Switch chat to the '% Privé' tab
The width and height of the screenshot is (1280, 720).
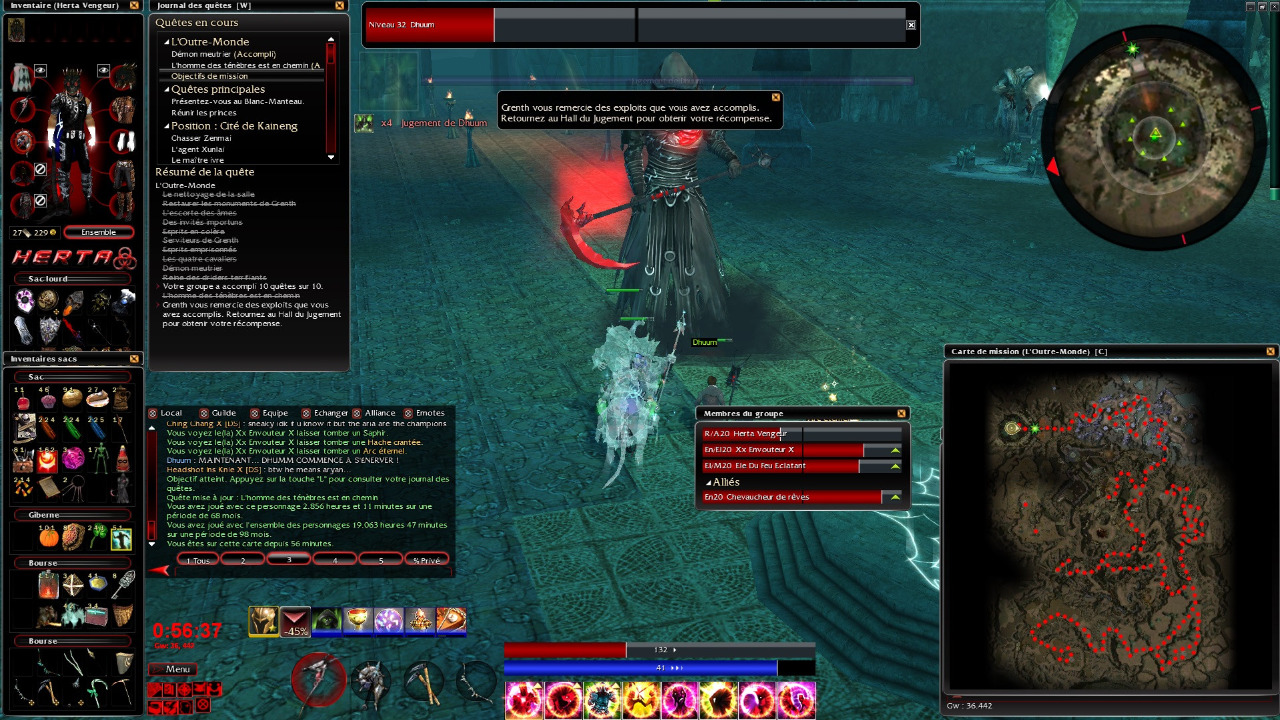tap(426, 560)
